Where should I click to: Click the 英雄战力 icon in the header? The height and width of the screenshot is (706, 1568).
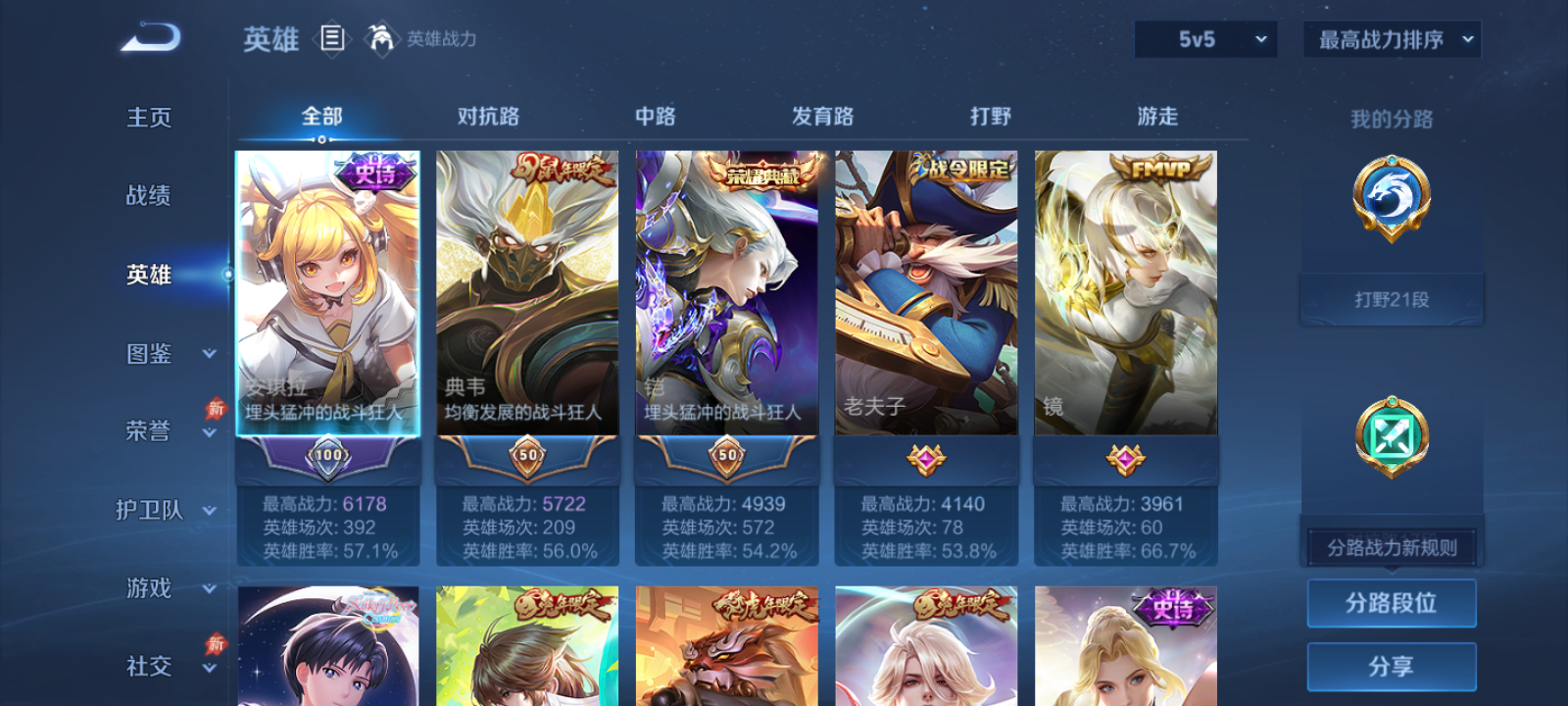[382, 39]
